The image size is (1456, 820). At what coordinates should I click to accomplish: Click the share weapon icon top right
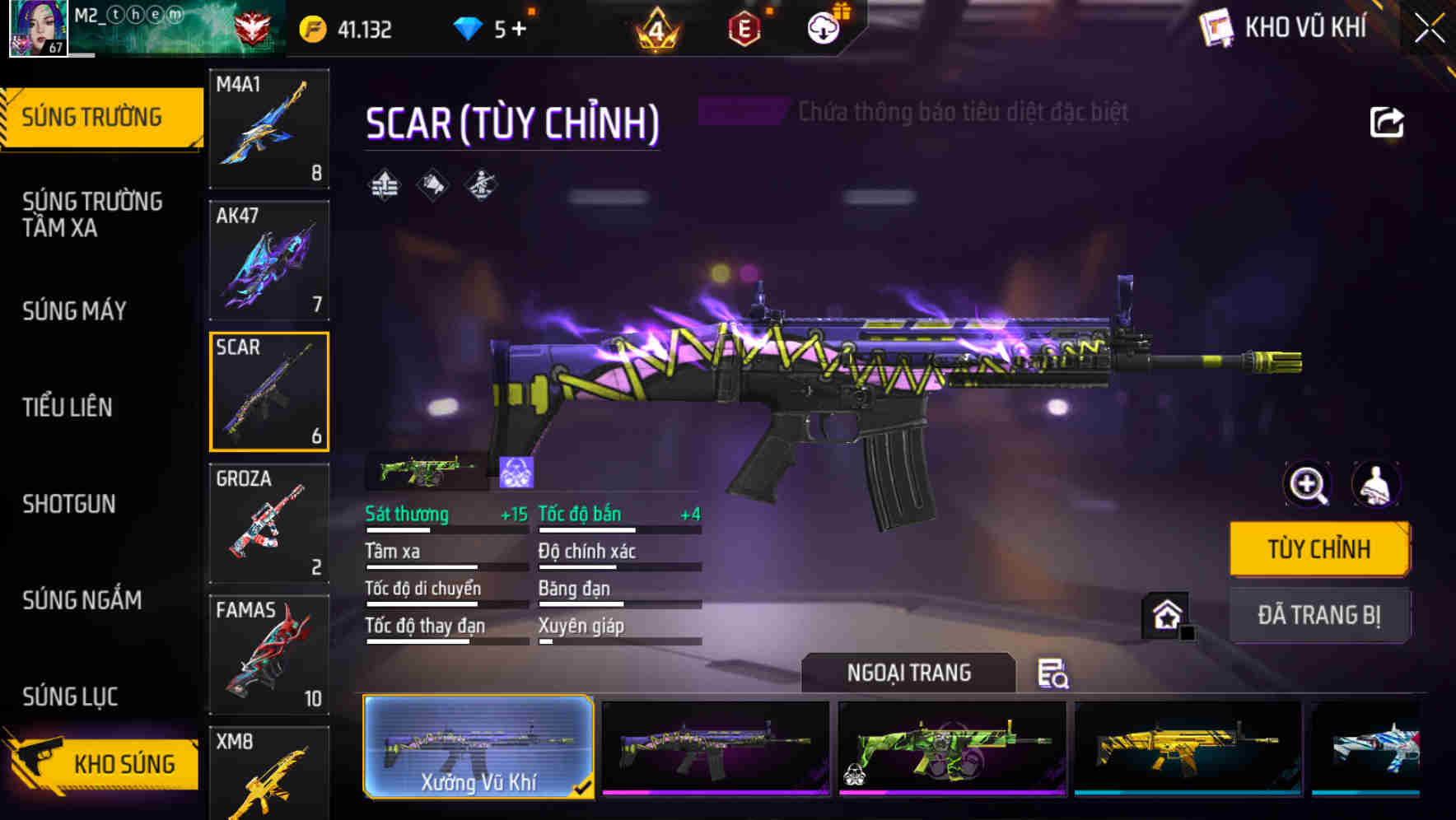[x=1388, y=121]
